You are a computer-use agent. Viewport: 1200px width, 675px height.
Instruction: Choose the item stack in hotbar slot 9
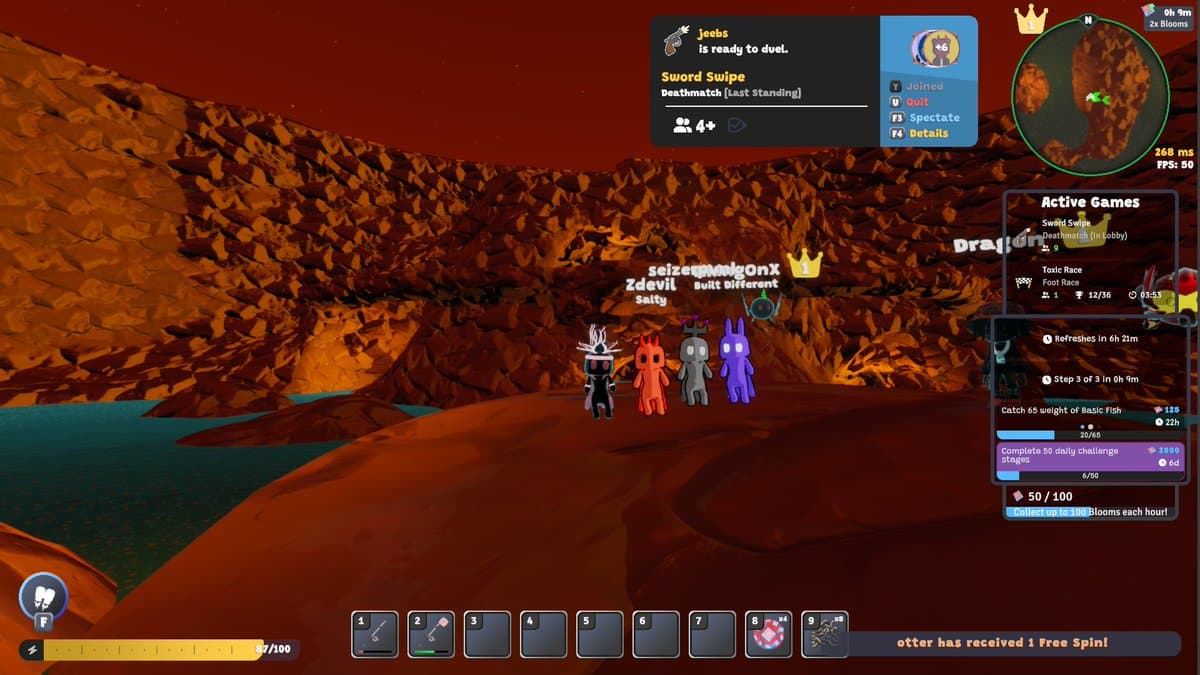pos(824,634)
